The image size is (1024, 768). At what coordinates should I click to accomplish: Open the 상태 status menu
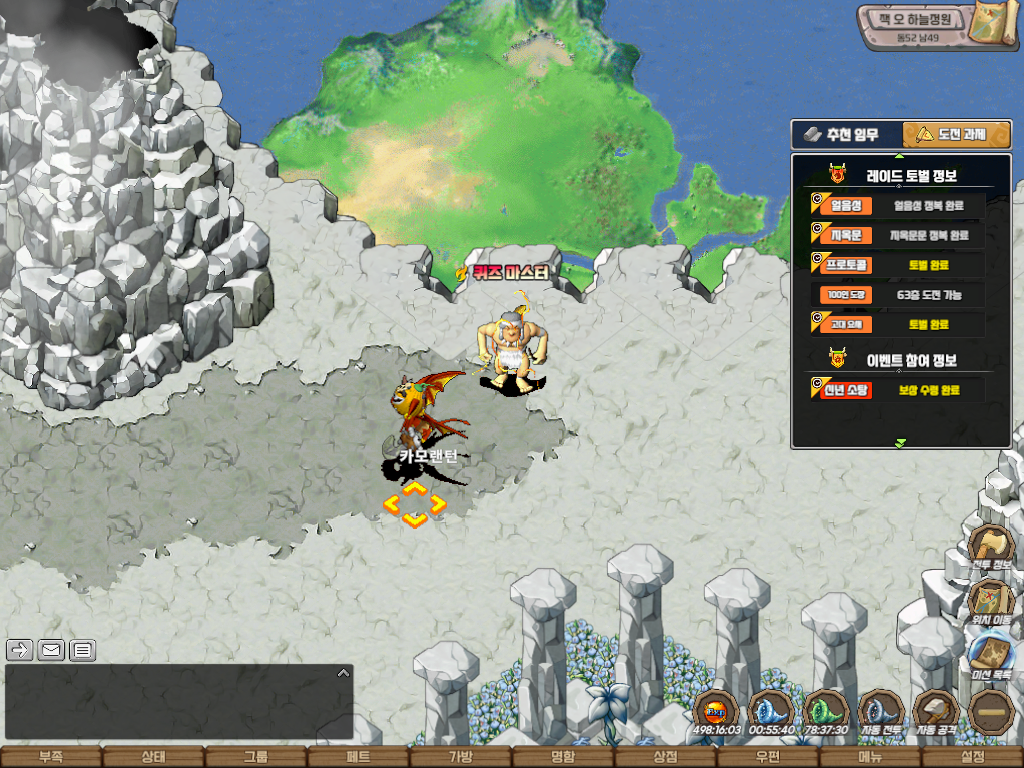point(153,757)
